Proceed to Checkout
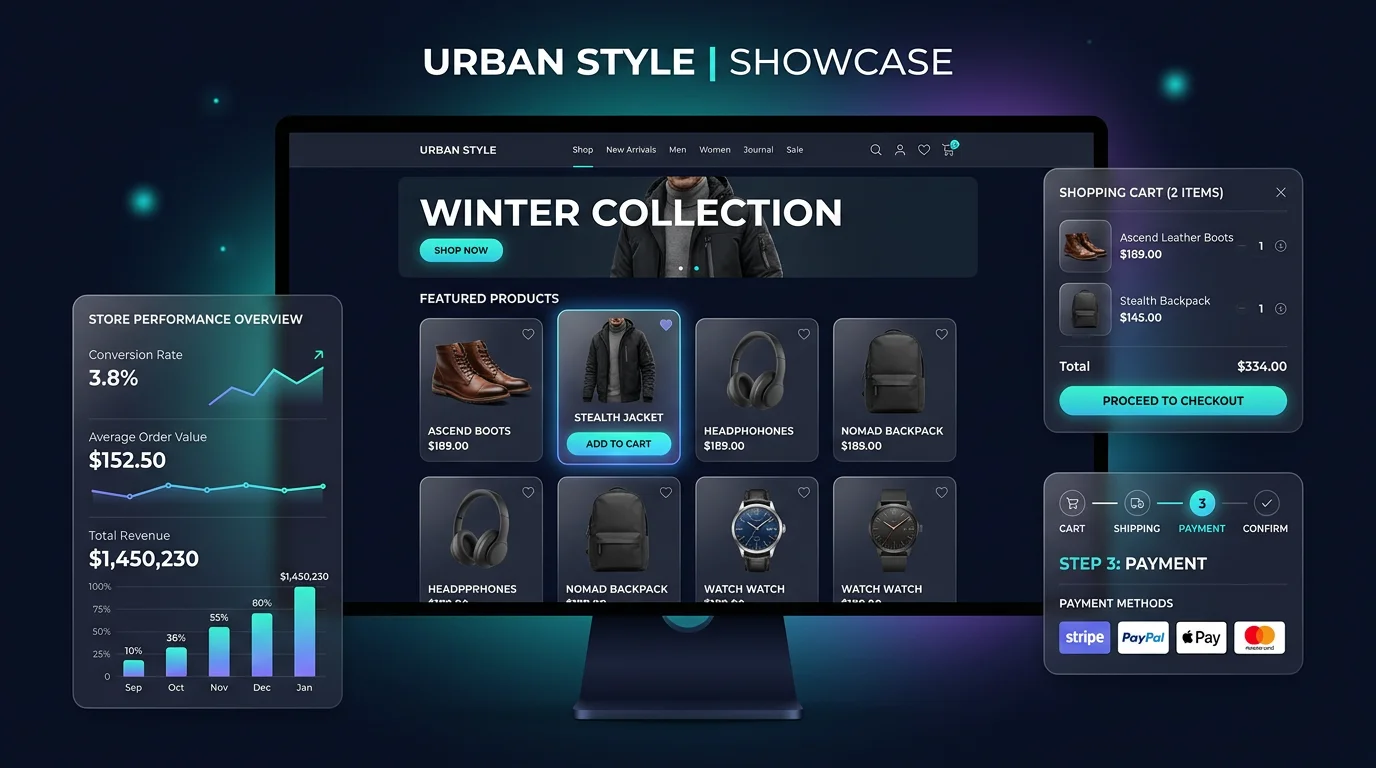Image resolution: width=1376 pixels, height=768 pixels. (1173, 401)
